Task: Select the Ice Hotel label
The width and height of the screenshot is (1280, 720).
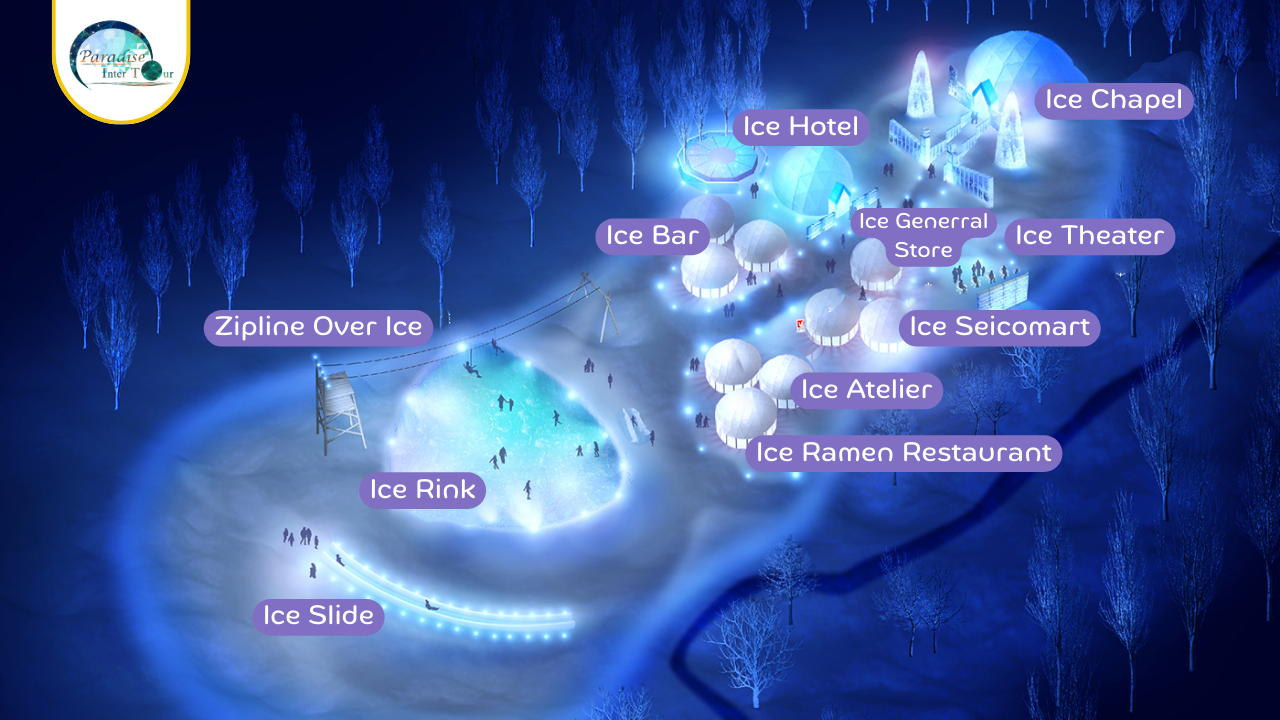Action: [x=800, y=127]
